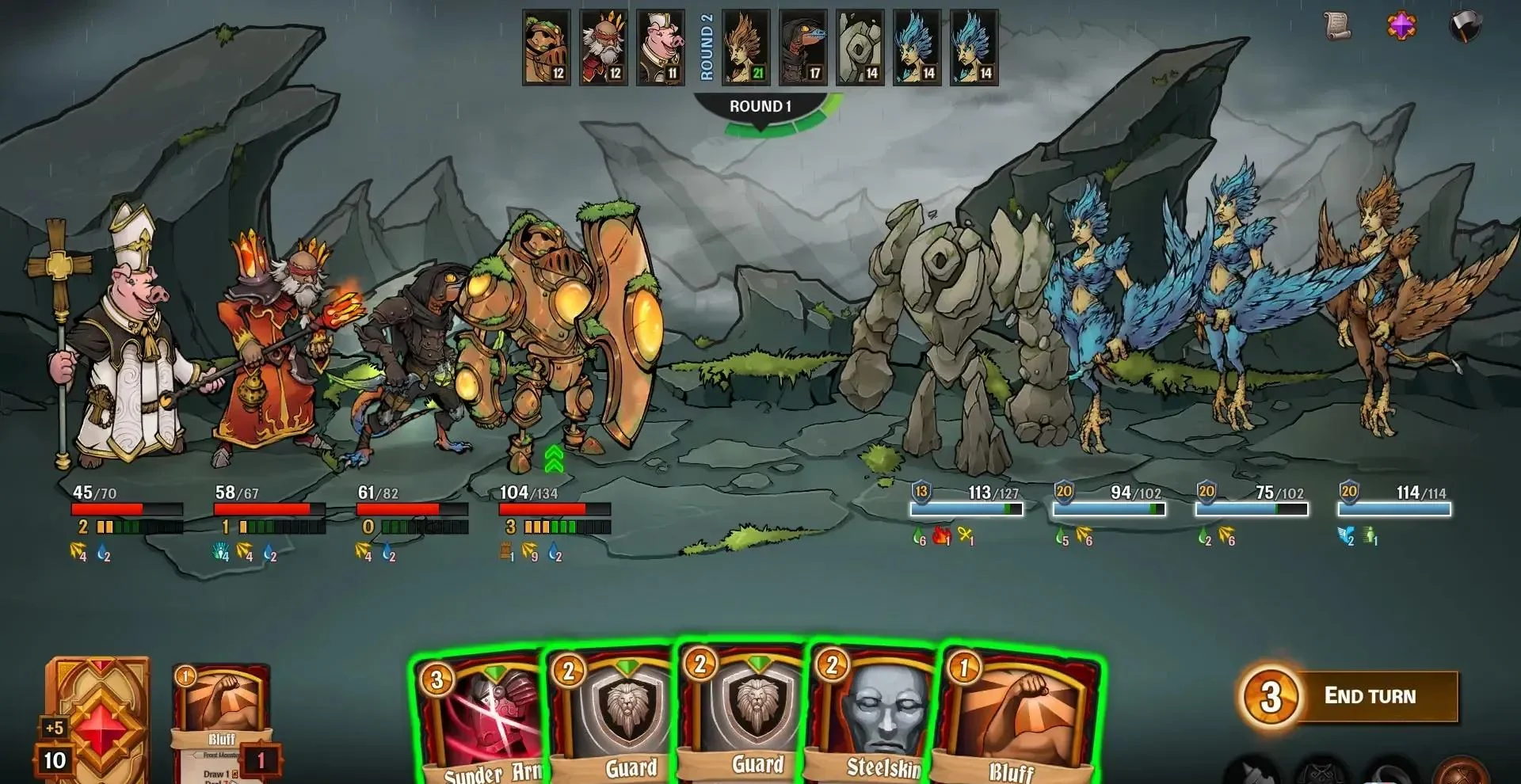The image size is (1521, 784).
Task: Select the red-robed wizard turn-order portrait
Action: point(604,48)
